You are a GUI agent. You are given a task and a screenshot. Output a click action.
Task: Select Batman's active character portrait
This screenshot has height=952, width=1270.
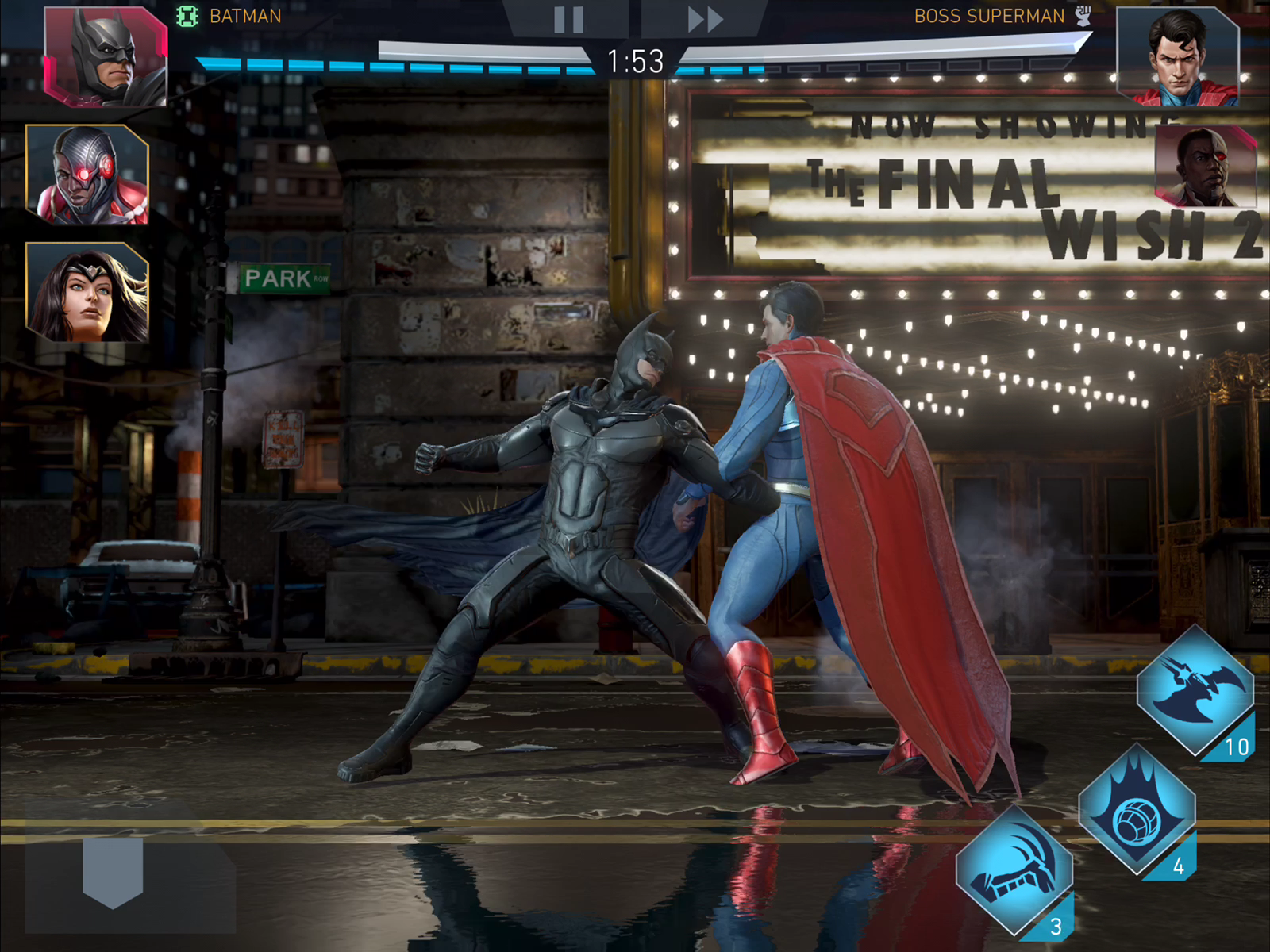[105, 56]
